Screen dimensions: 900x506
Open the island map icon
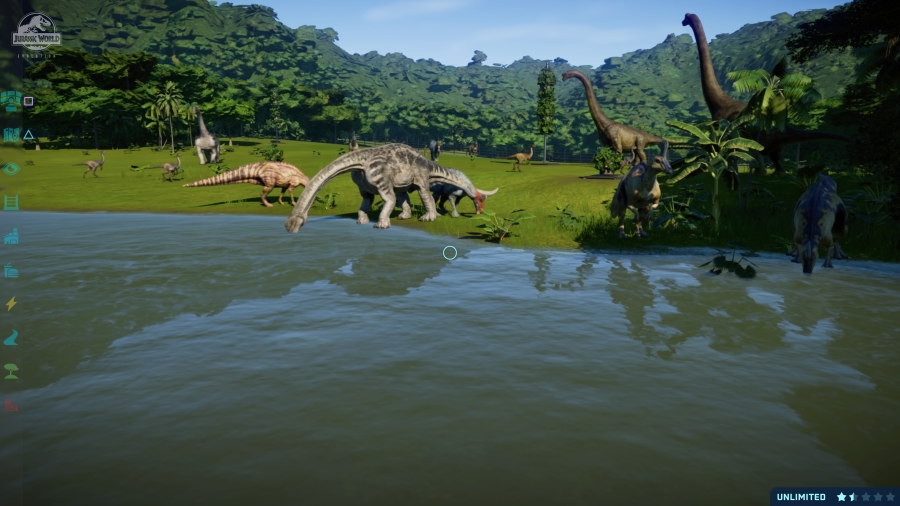point(11,134)
